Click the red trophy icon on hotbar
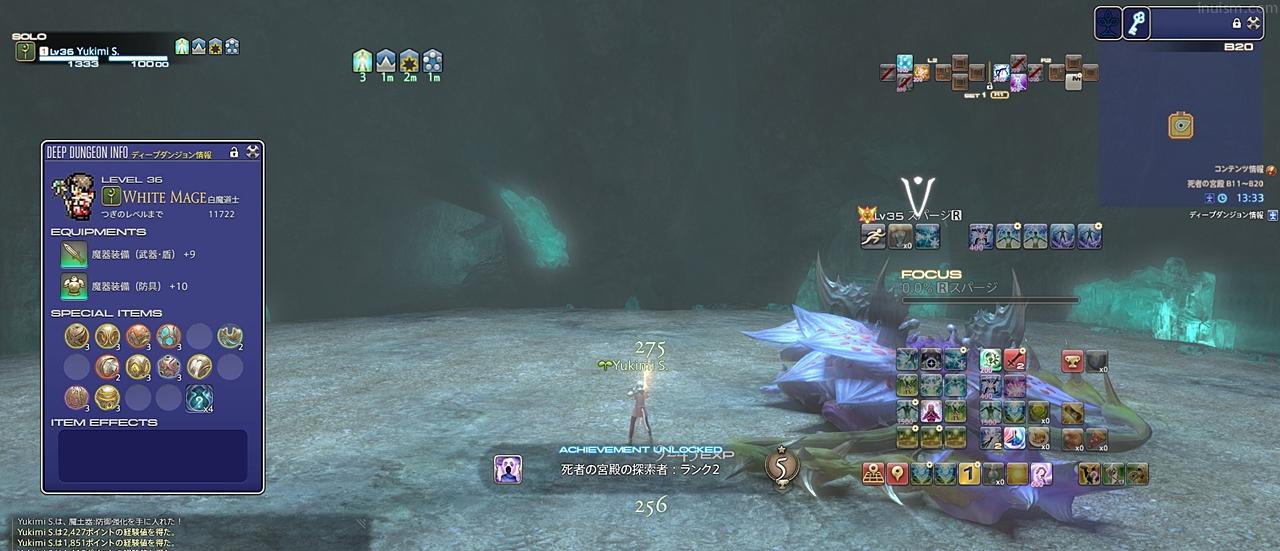The image size is (1280, 551). pyautogui.click(x=1073, y=361)
